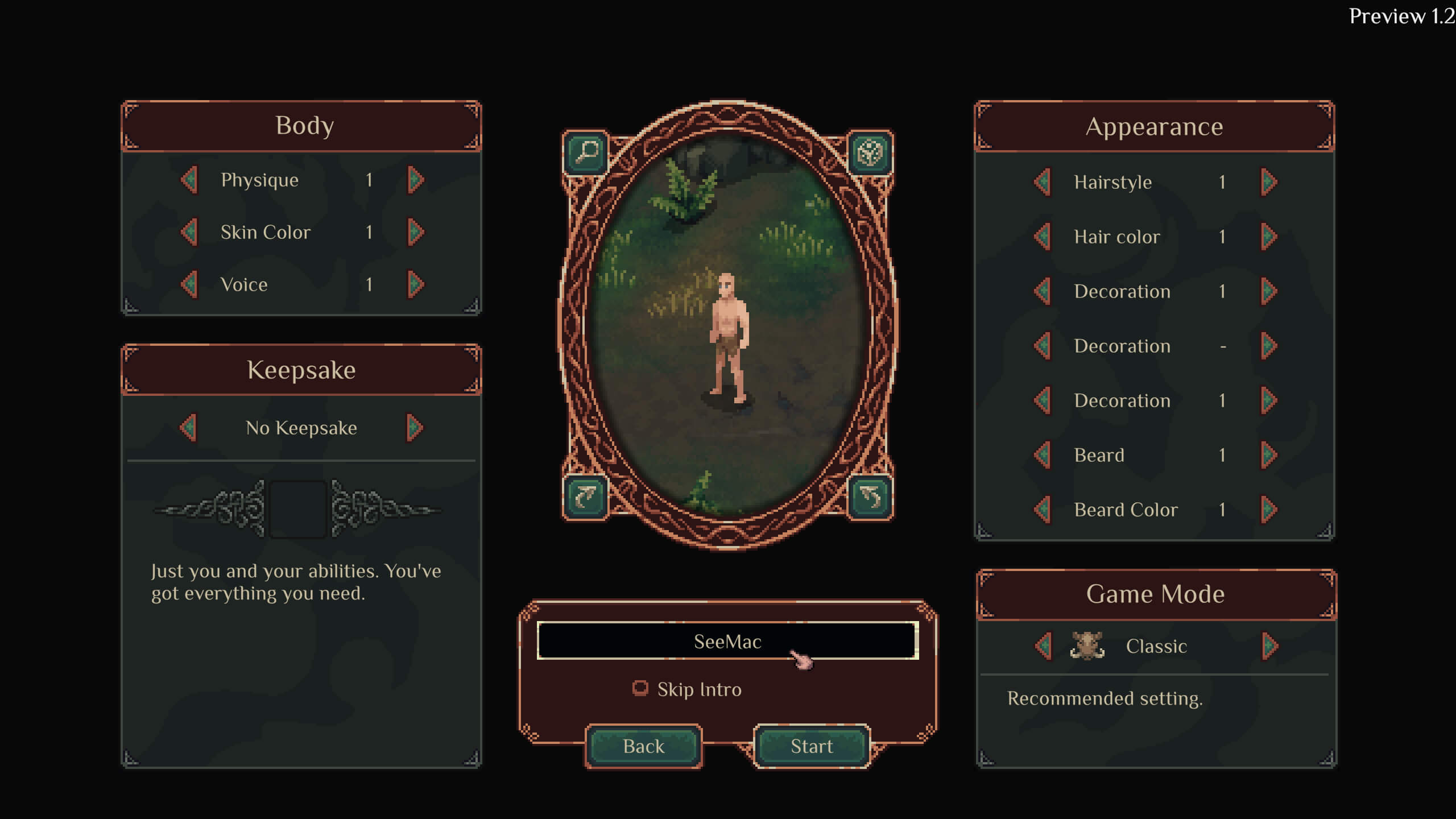
Task: Choose the next Physique option
Action: (x=416, y=180)
